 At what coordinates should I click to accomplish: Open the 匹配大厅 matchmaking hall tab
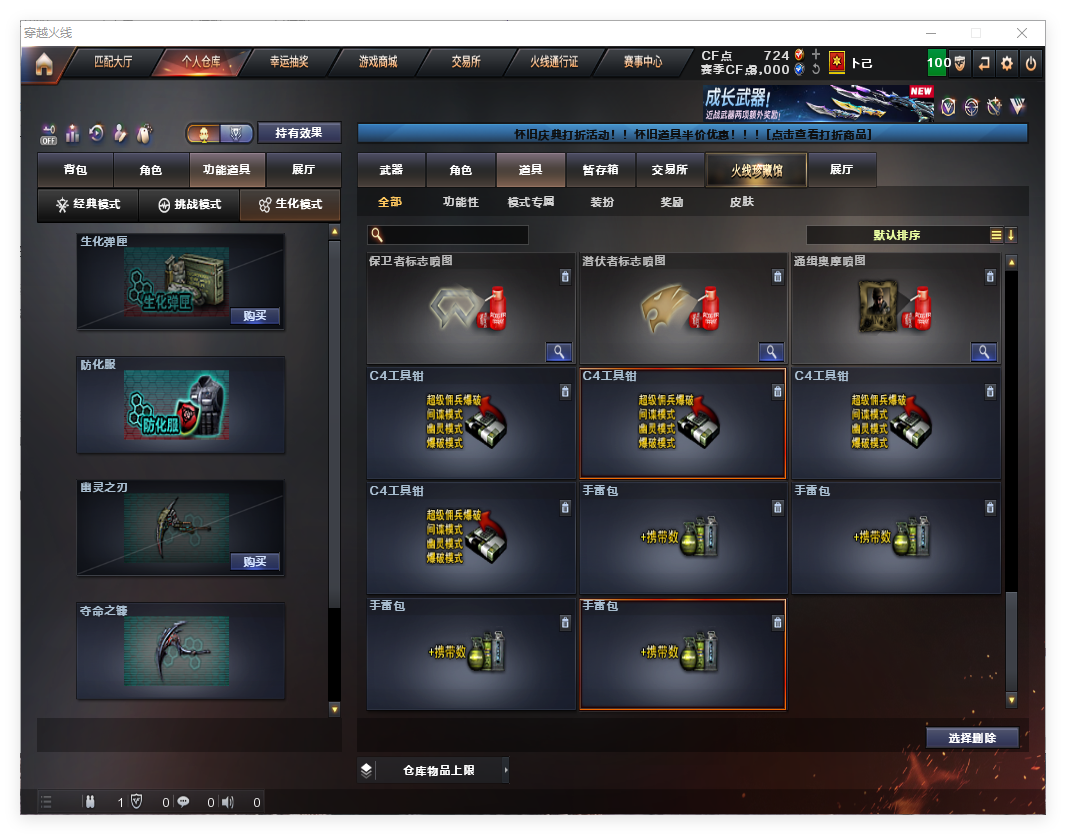pos(112,62)
